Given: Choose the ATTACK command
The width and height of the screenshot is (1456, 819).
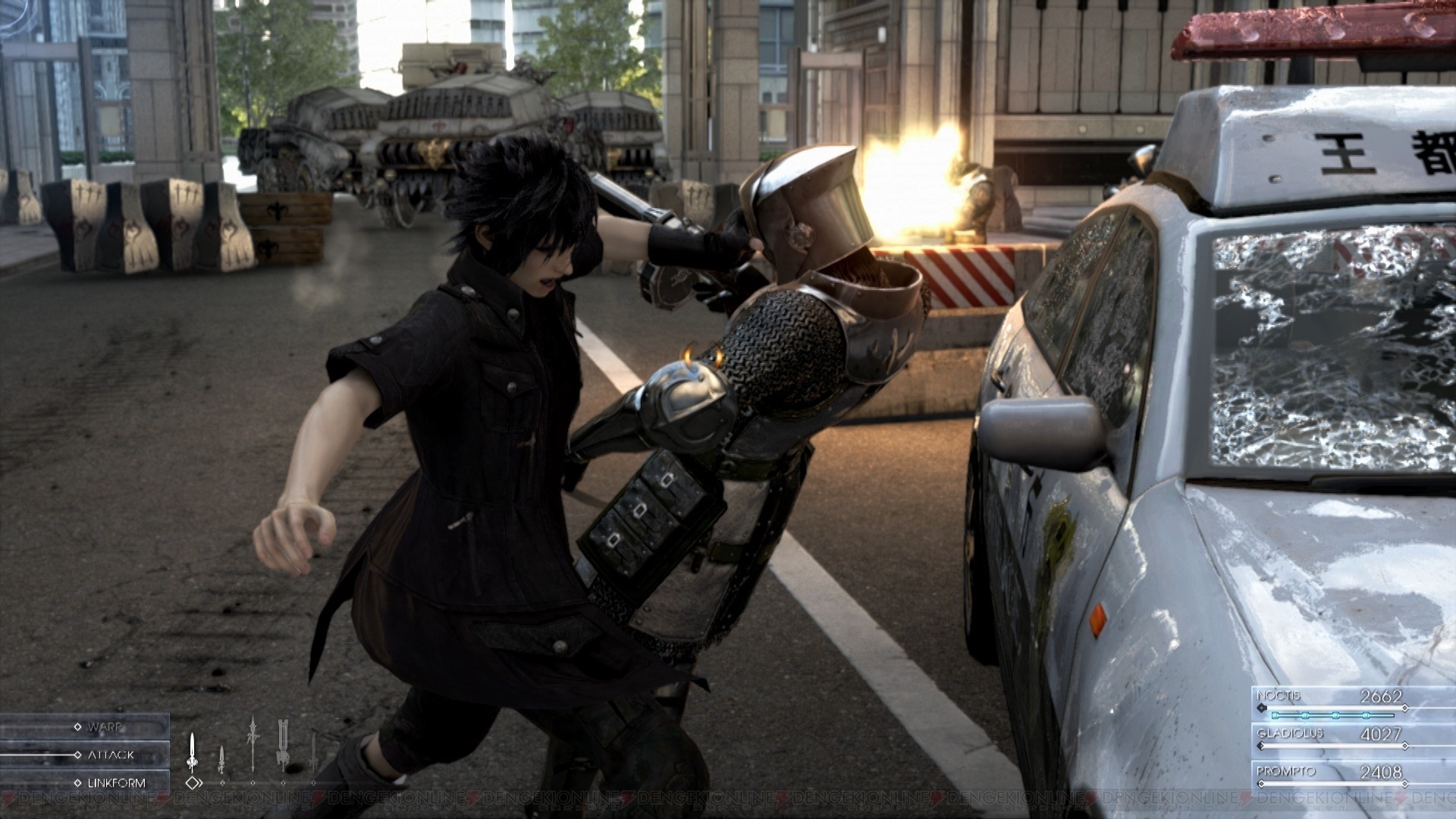Looking at the screenshot, I should point(110,755).
